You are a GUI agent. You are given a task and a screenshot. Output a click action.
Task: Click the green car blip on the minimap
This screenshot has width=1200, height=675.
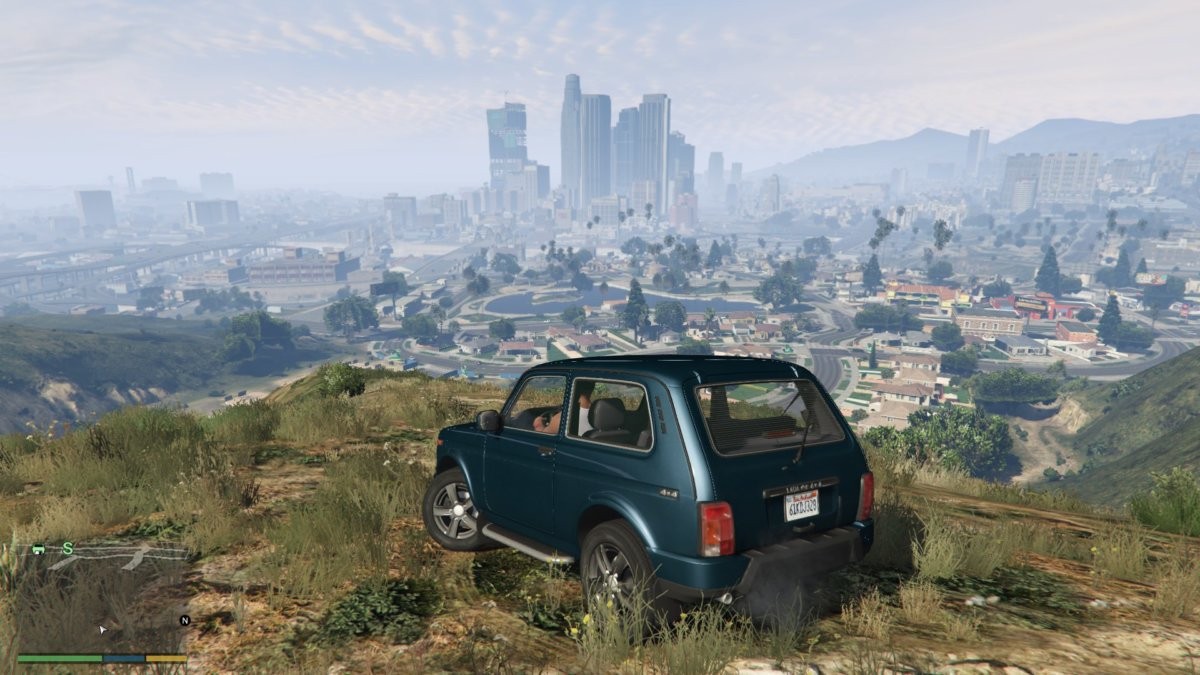[x=38, y=548]
